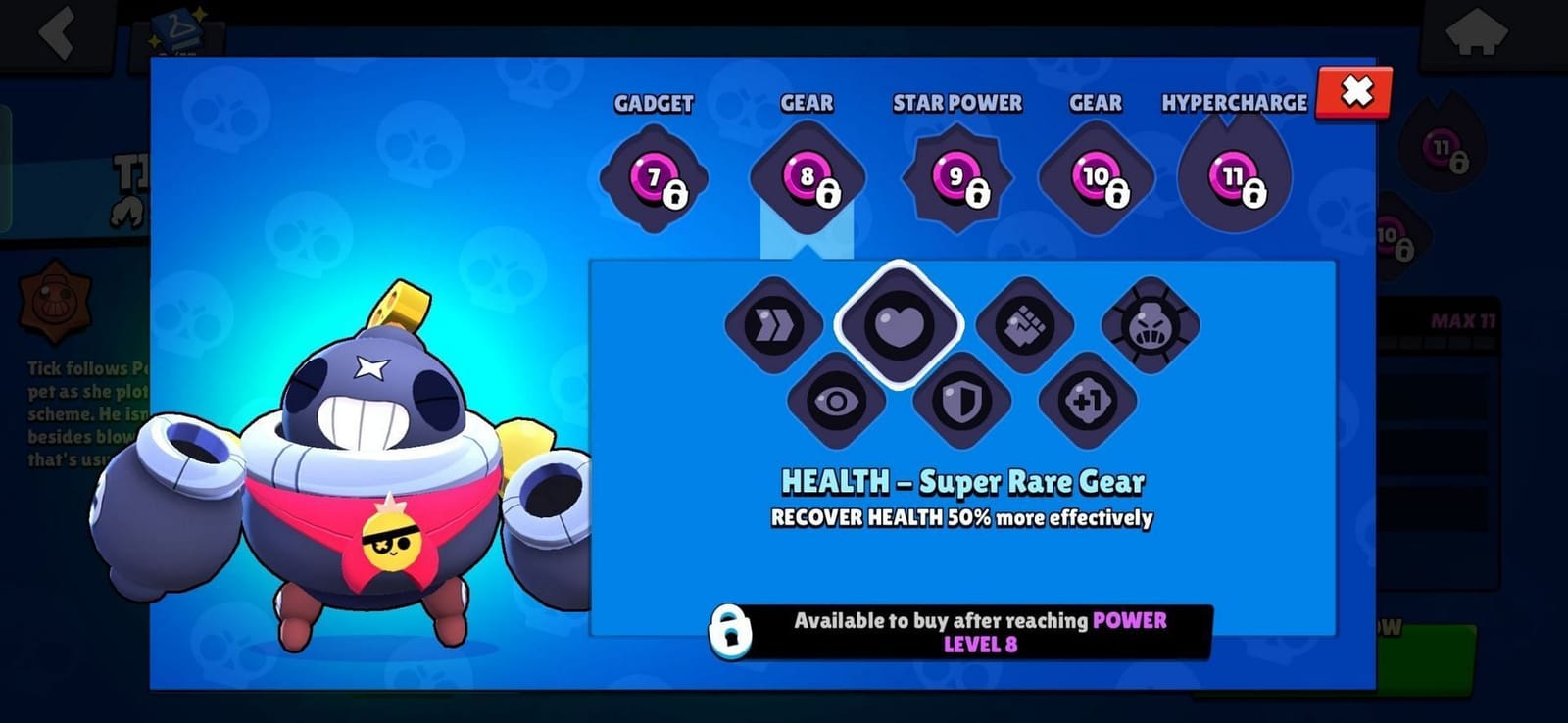Select the Speed gear chevron icon
Image resolution: width=1568 pixels, height=723 pixels.
(773, 323)
